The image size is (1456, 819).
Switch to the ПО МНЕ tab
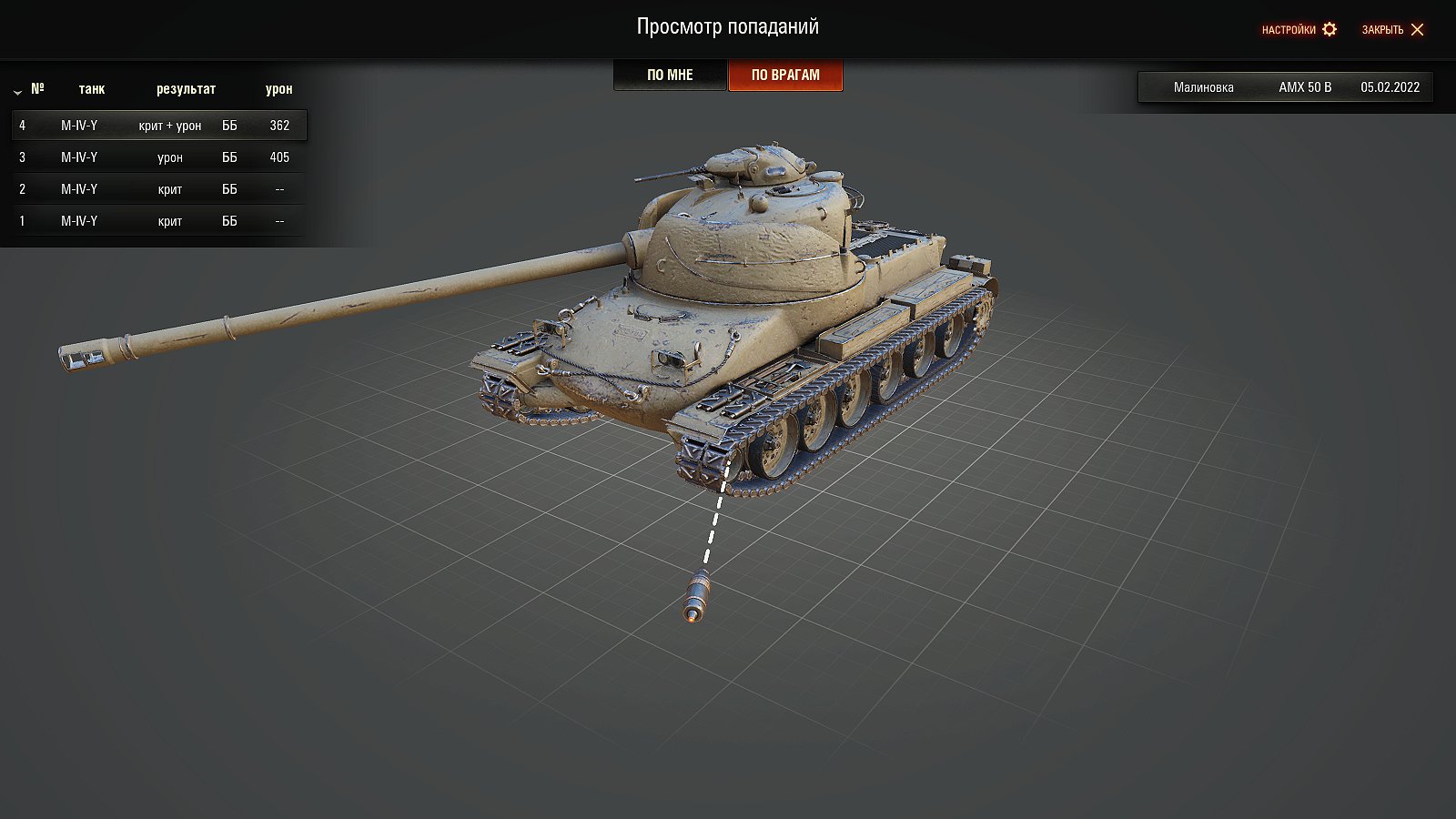click(x=670, y=76)
